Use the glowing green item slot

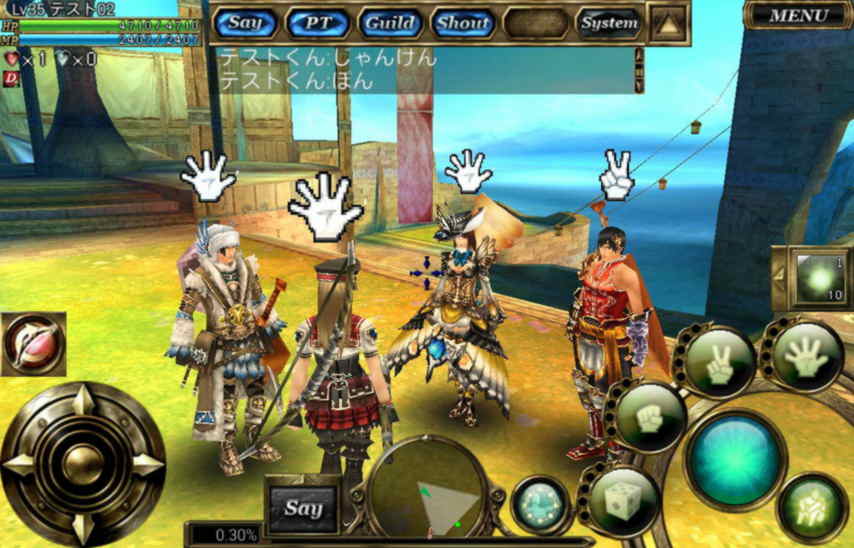click(818, 277)
